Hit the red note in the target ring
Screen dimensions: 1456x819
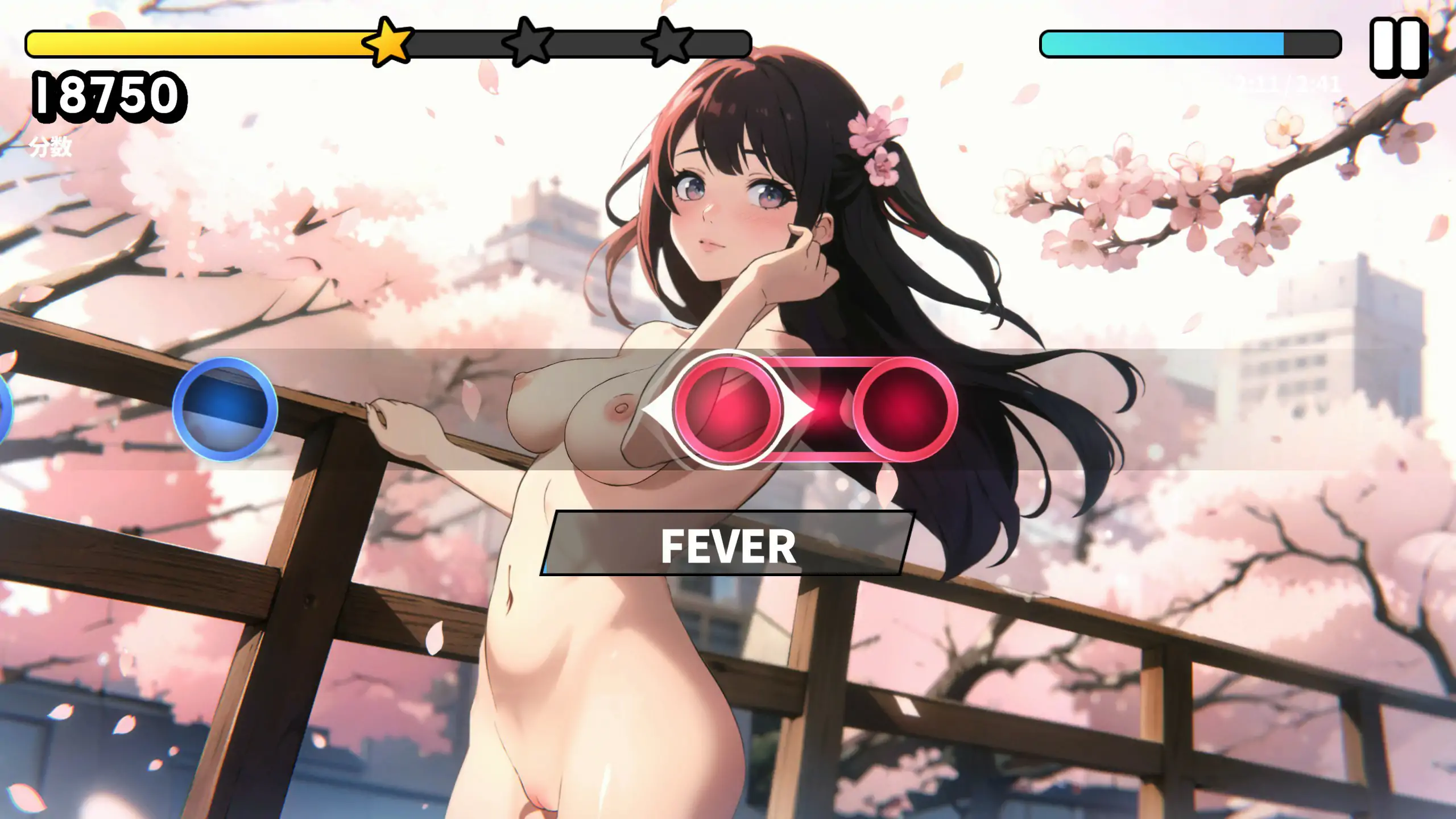tap(727, 409)
